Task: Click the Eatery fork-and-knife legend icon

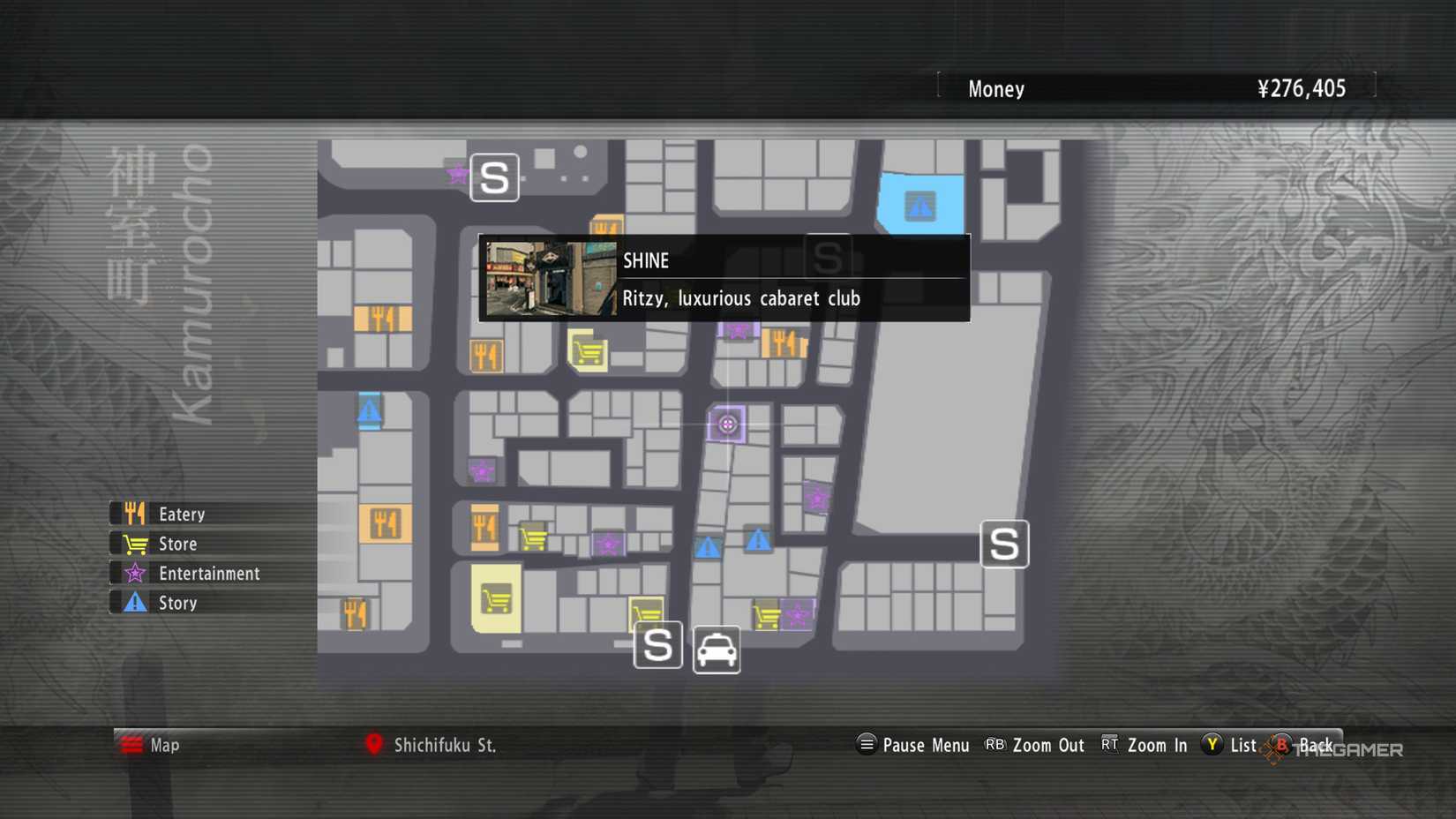Action: point(134,513)
